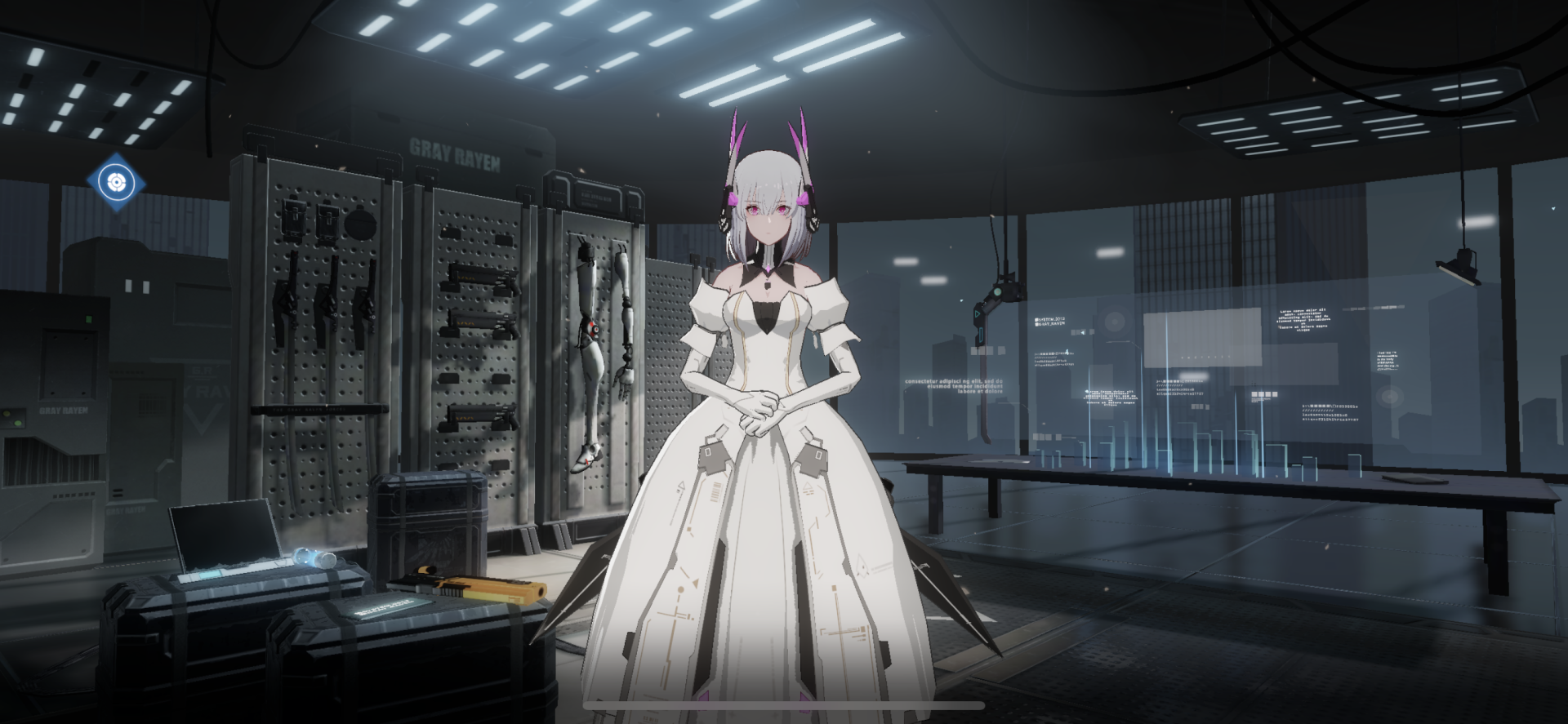
Task: Click the robotic arm hanging on the wall
Action: tap(623, 326)
